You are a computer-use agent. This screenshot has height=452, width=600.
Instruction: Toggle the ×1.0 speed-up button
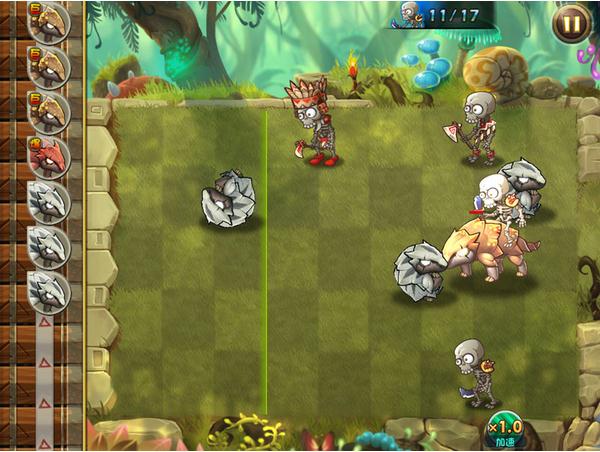(507, 431)
